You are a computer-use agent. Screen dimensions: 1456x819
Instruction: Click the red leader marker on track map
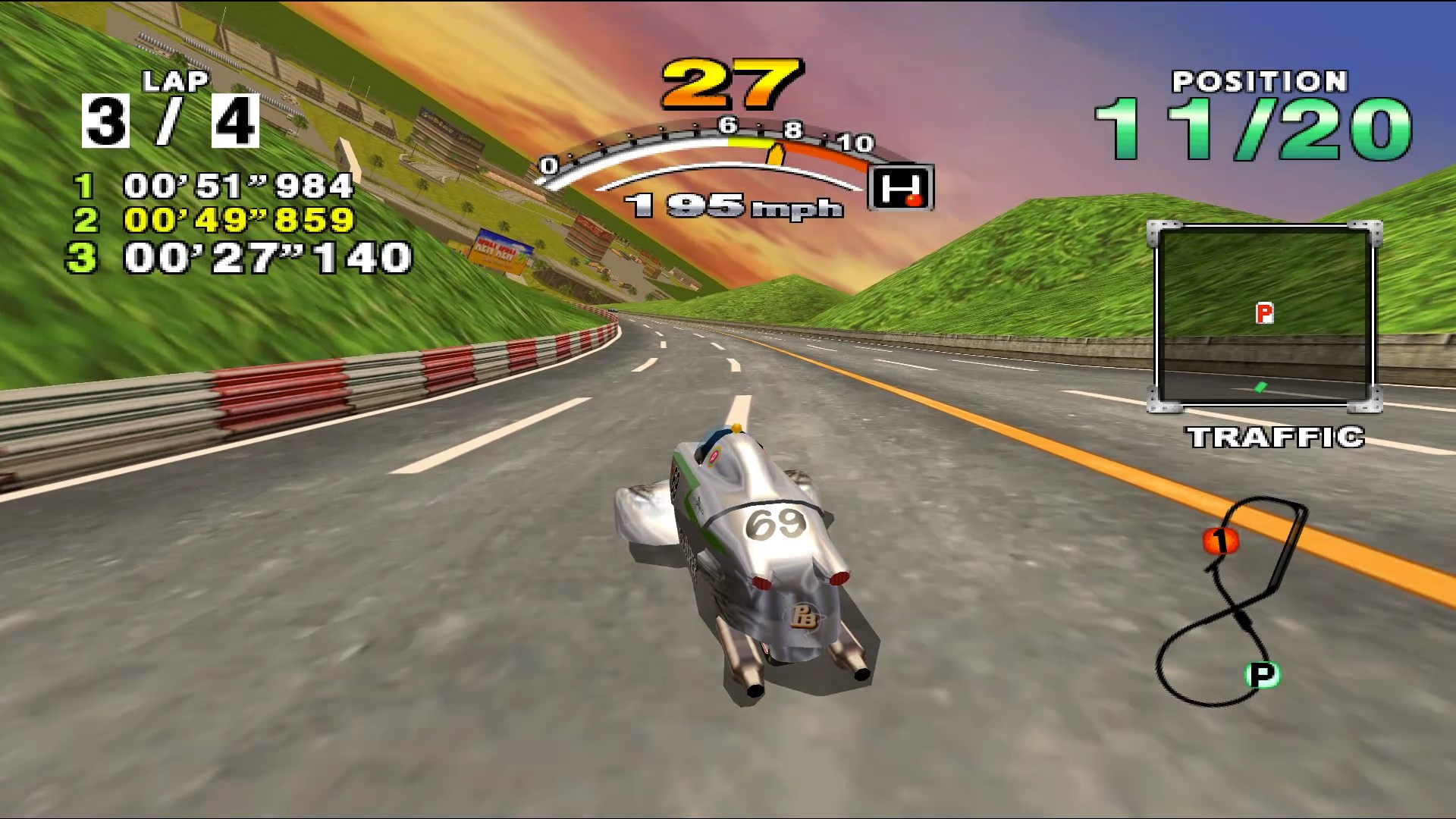(1220, 541)
